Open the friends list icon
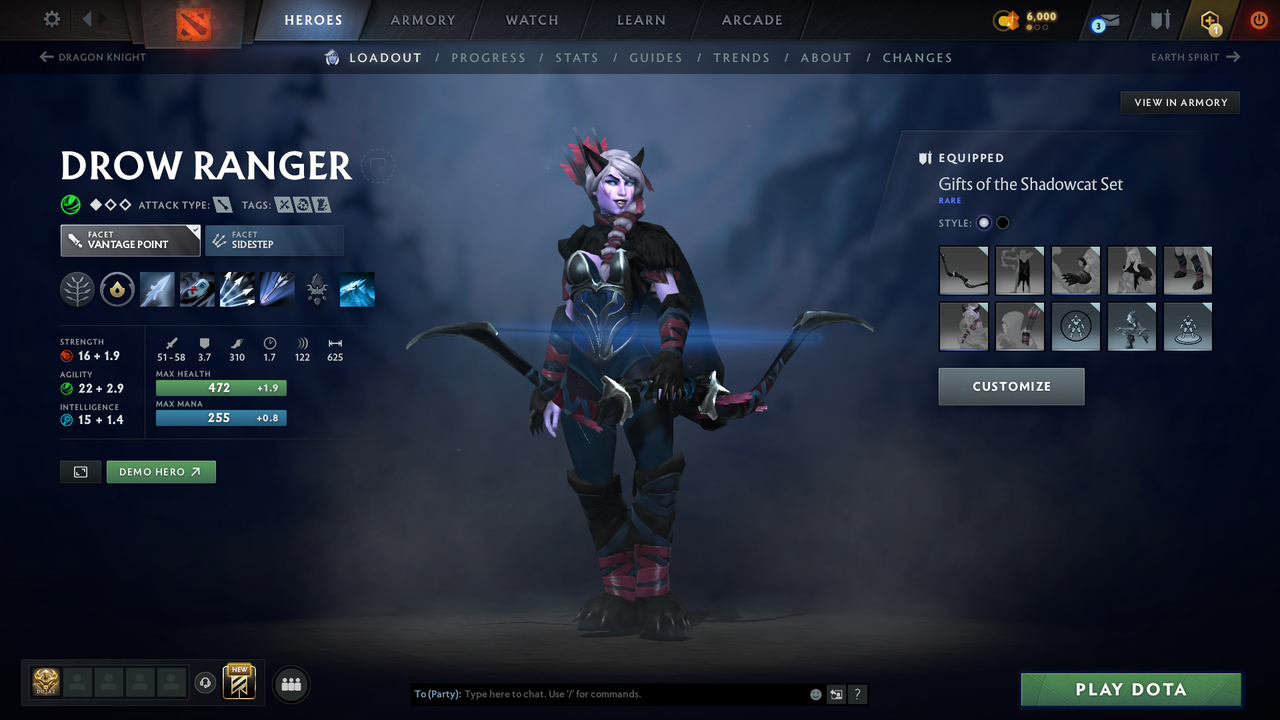 (x=290, y=683)
